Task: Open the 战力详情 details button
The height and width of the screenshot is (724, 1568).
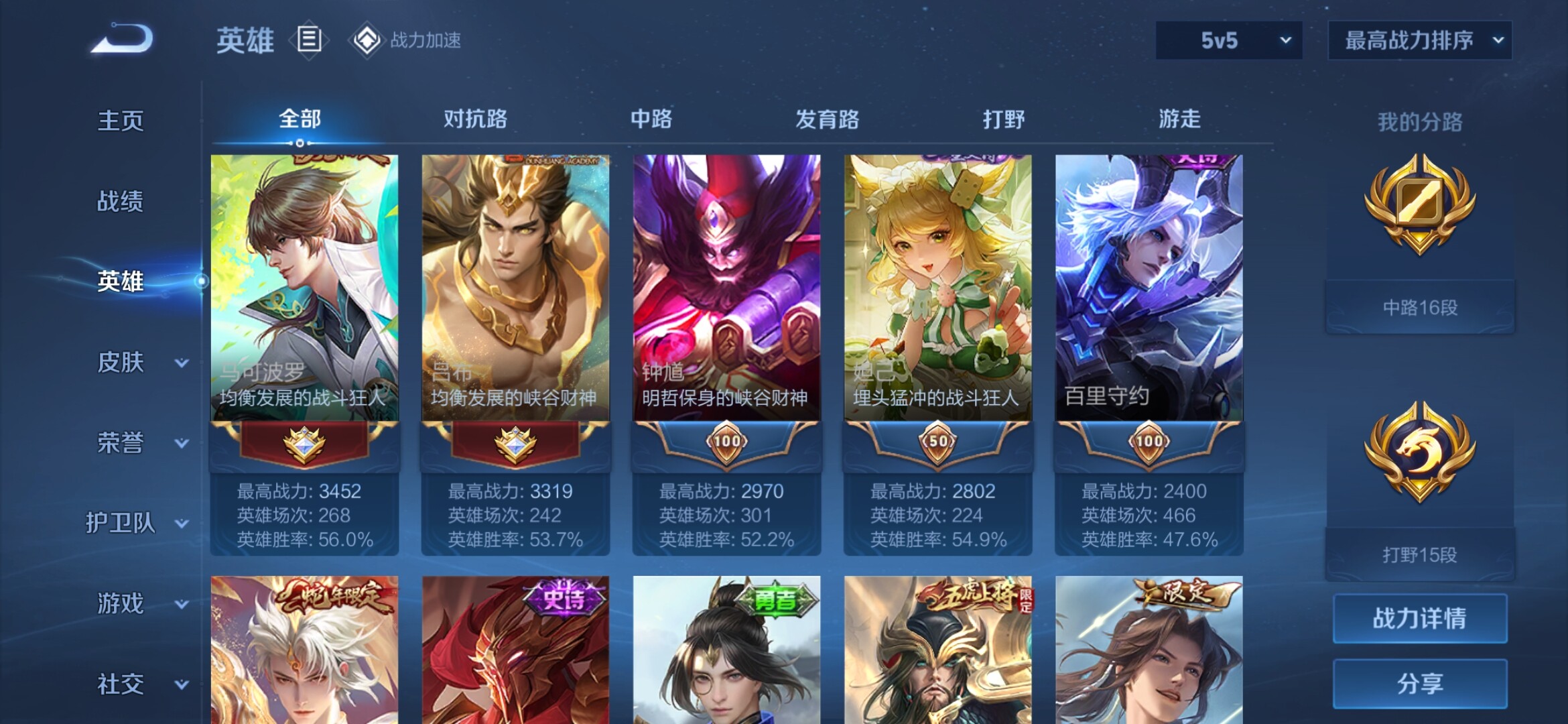Action: 1420,618
